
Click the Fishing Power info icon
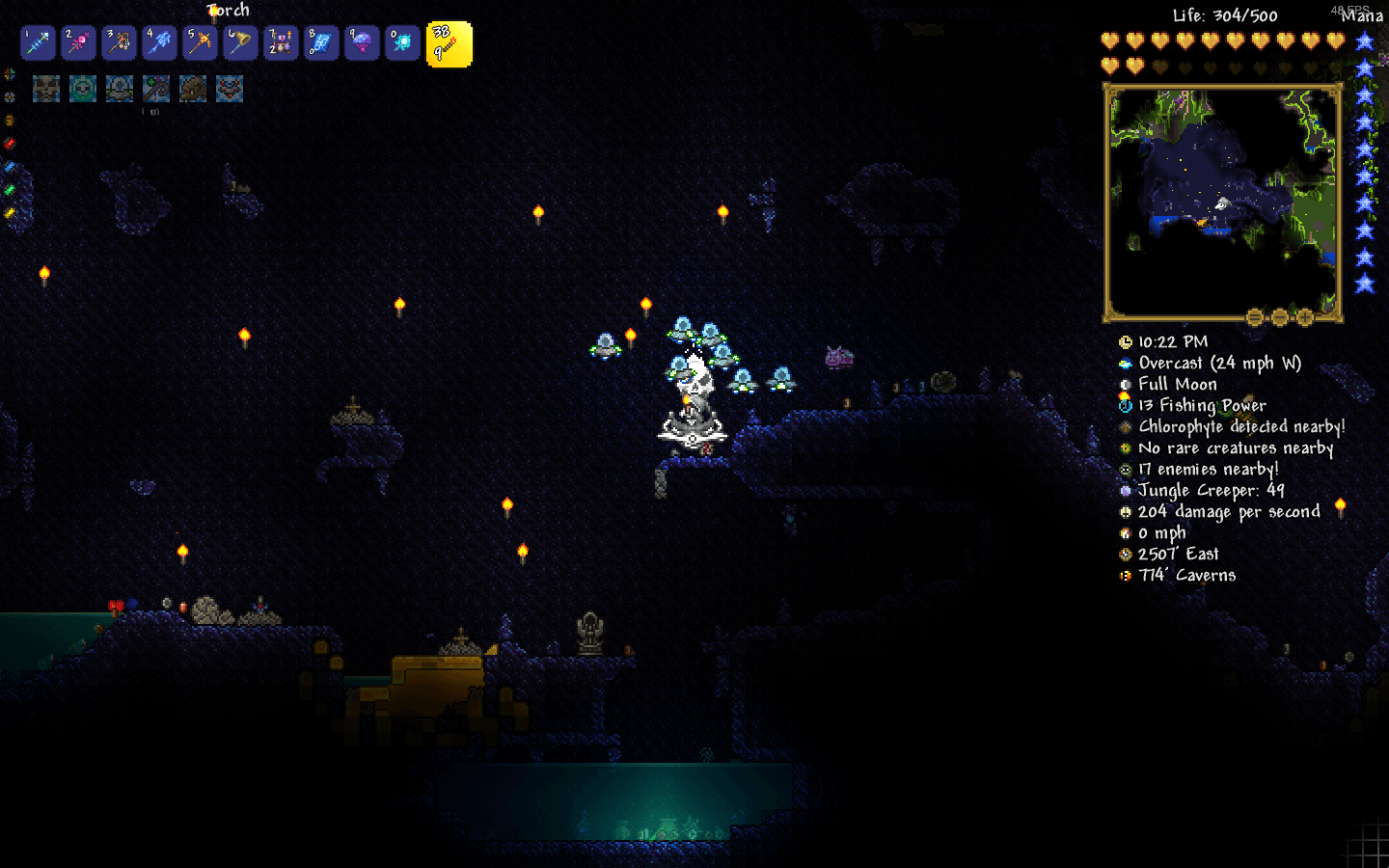tap(1125, 405)
